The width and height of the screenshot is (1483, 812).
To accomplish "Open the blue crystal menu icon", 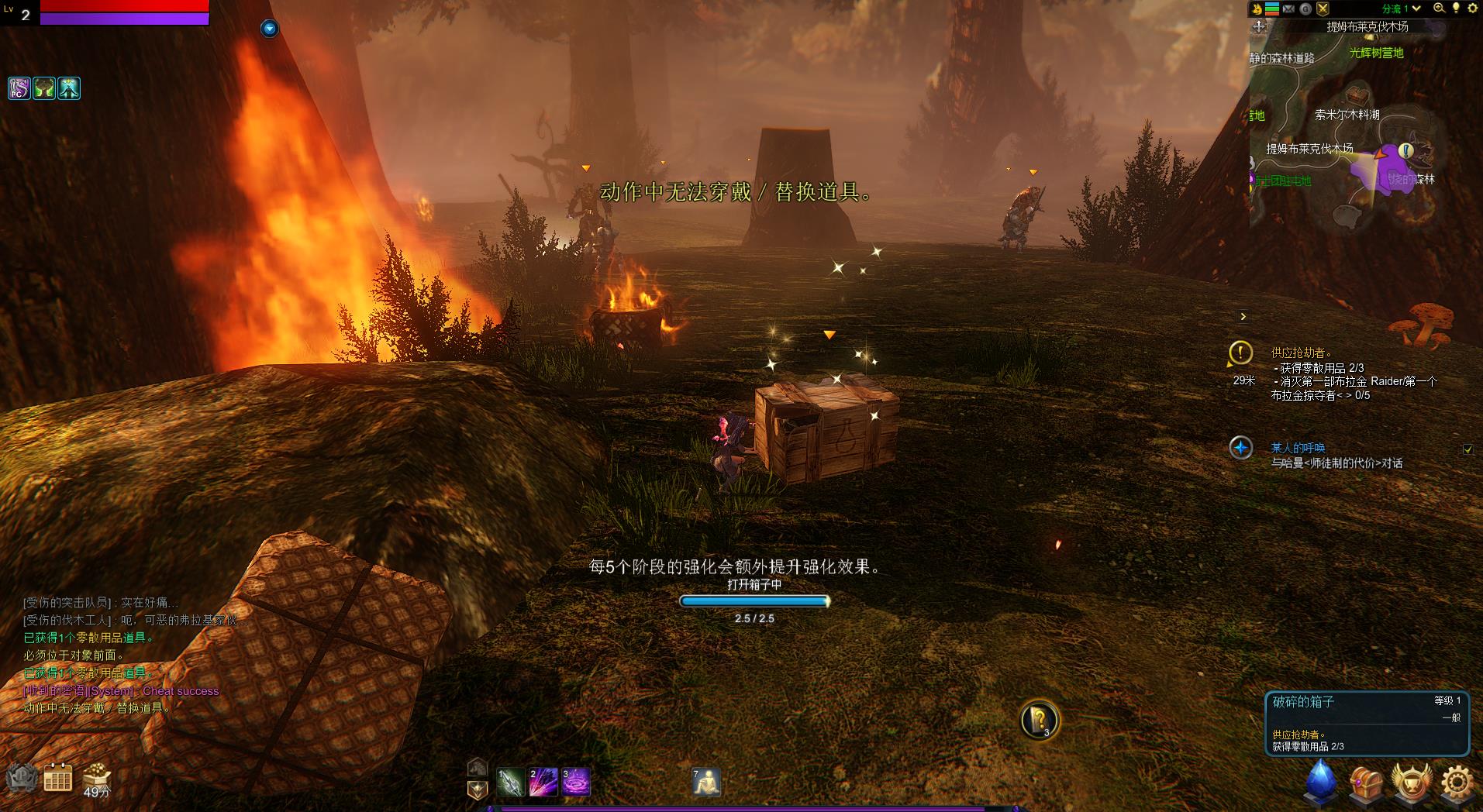I will click(1320, 779).
